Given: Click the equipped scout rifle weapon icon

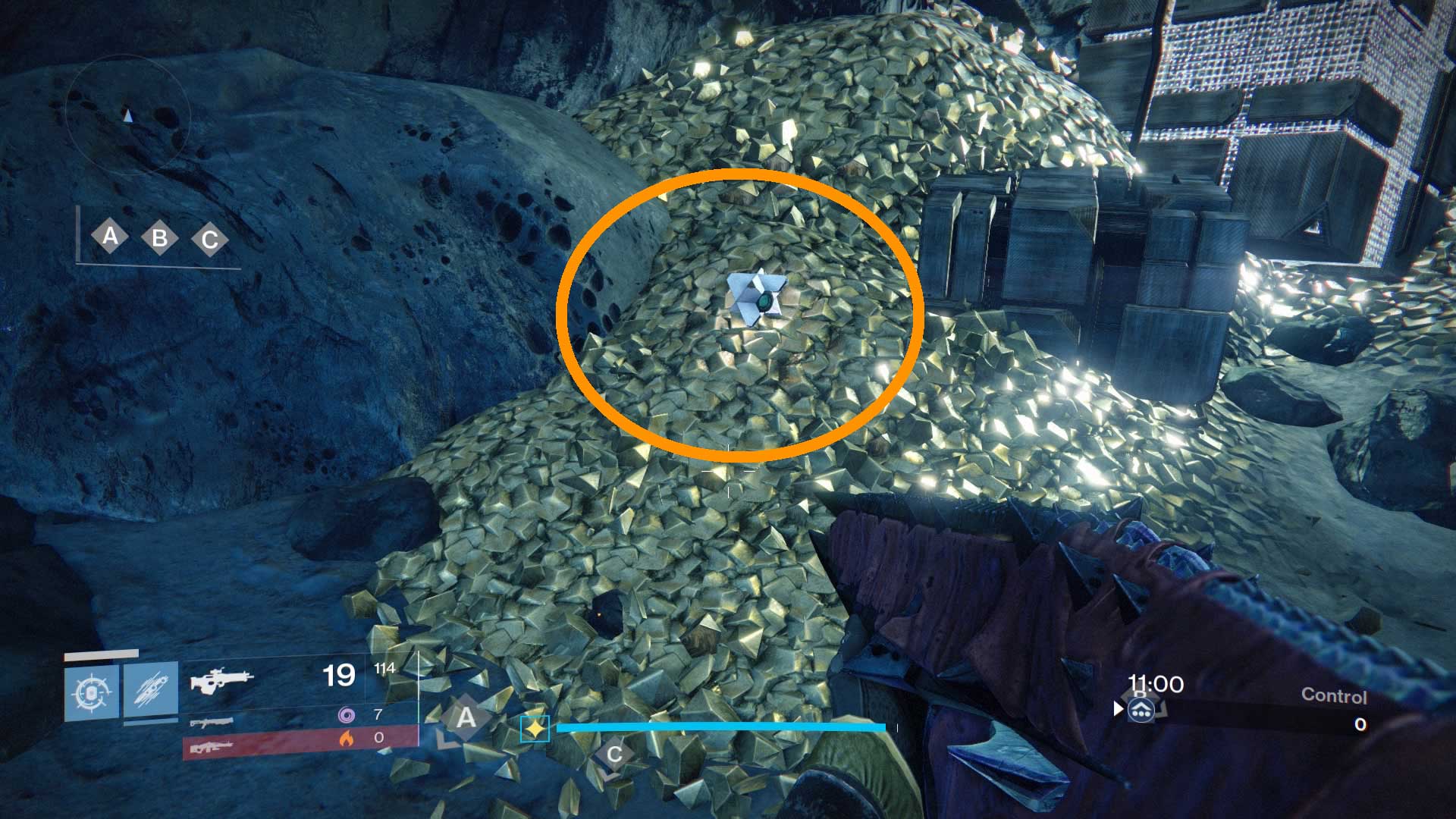Looking at the screenshot, I should (224, 681).
